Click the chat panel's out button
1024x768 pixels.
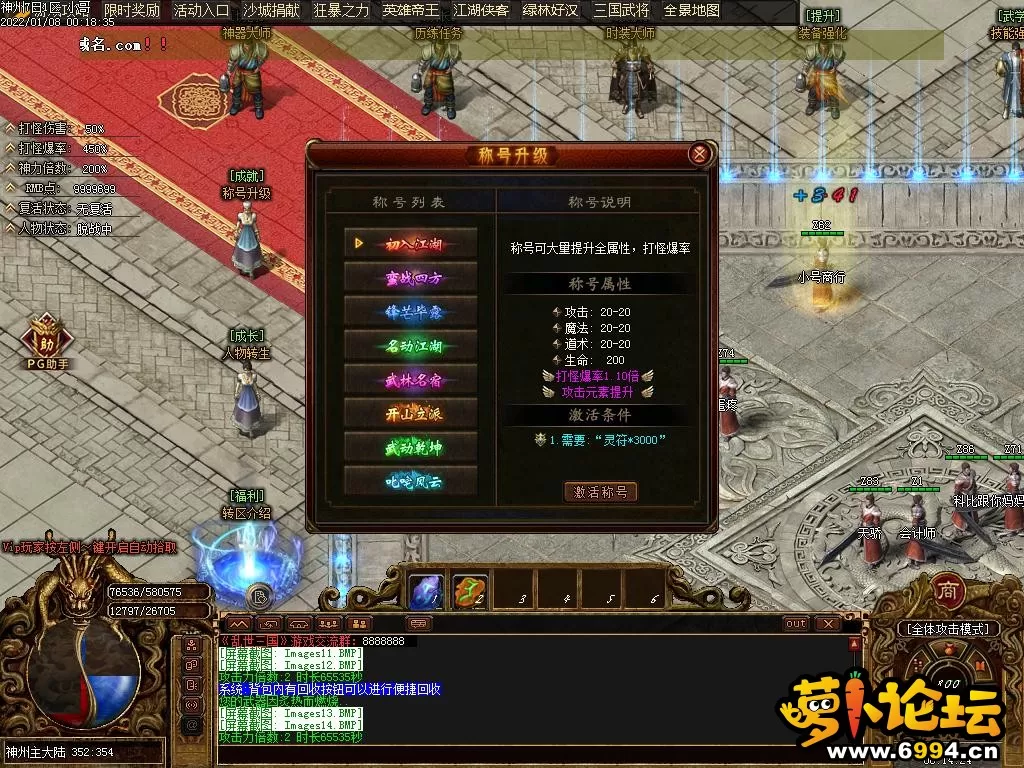click(x=795, y=623)
